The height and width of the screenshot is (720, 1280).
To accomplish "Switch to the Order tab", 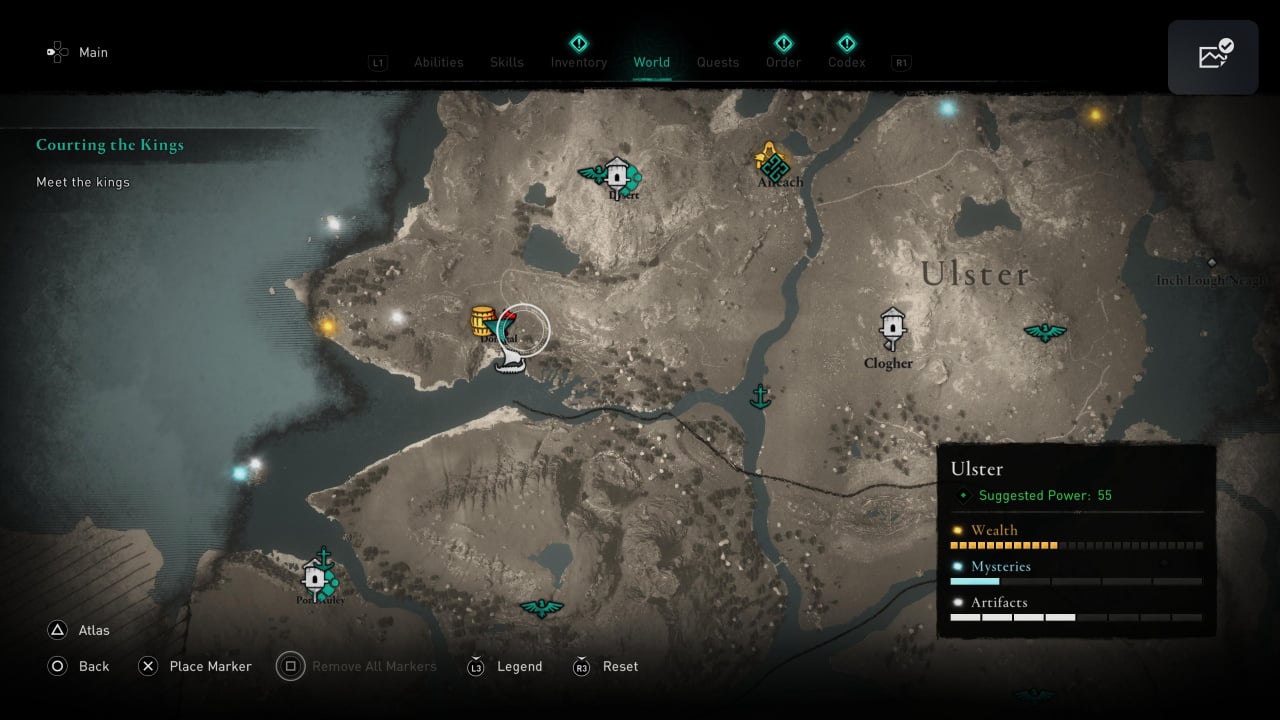I will pyautogui.click(x=783, y=62).
